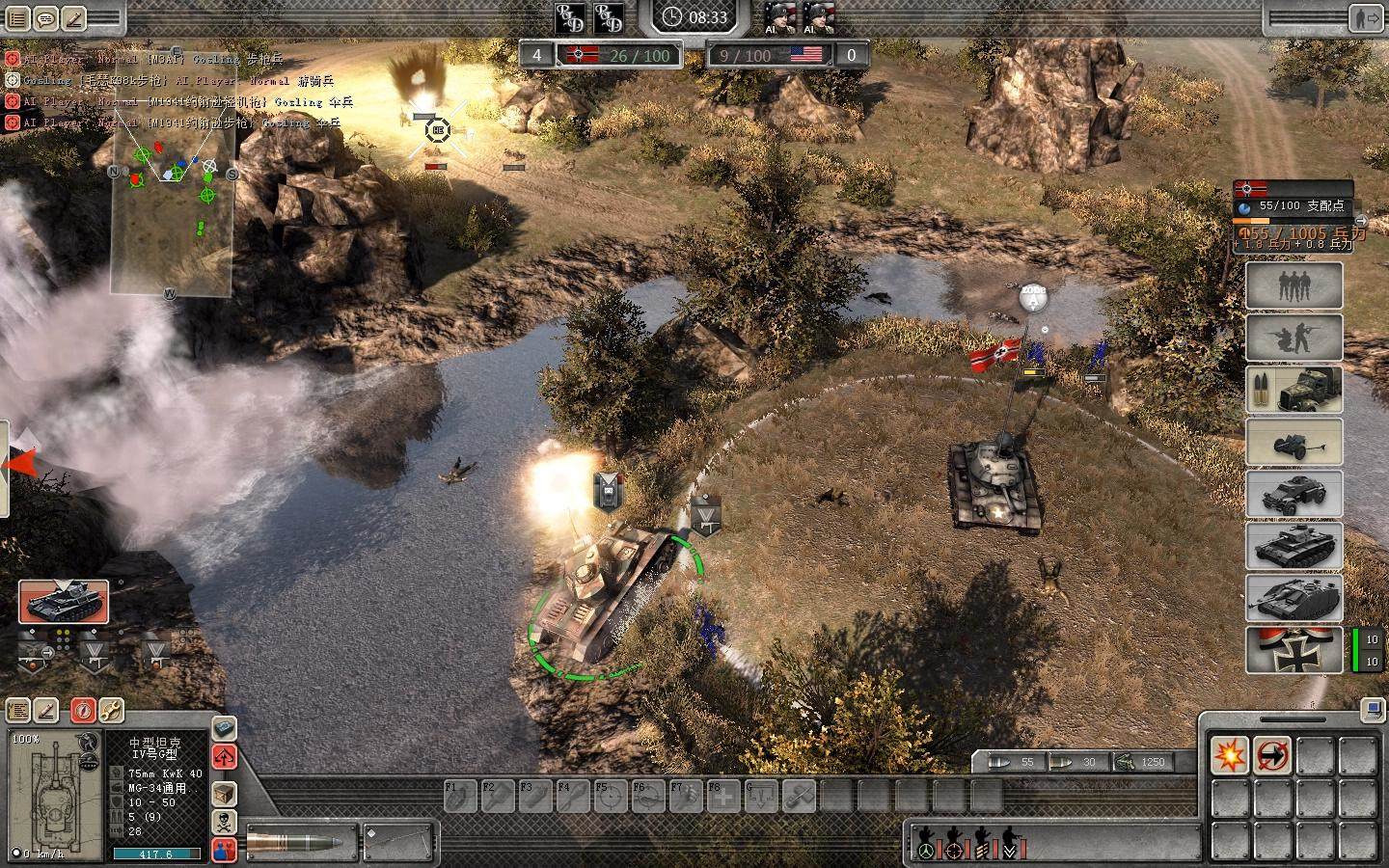Viewport: 1389px width, 868px height.
Task: Call in the assault gun reinforcement
Action: (1294, 598)
